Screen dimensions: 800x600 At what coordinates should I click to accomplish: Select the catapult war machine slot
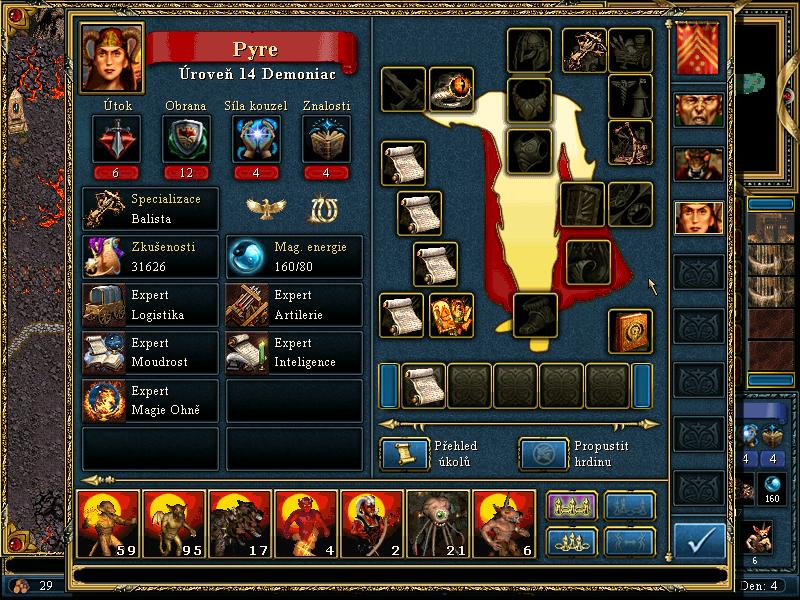630,142
